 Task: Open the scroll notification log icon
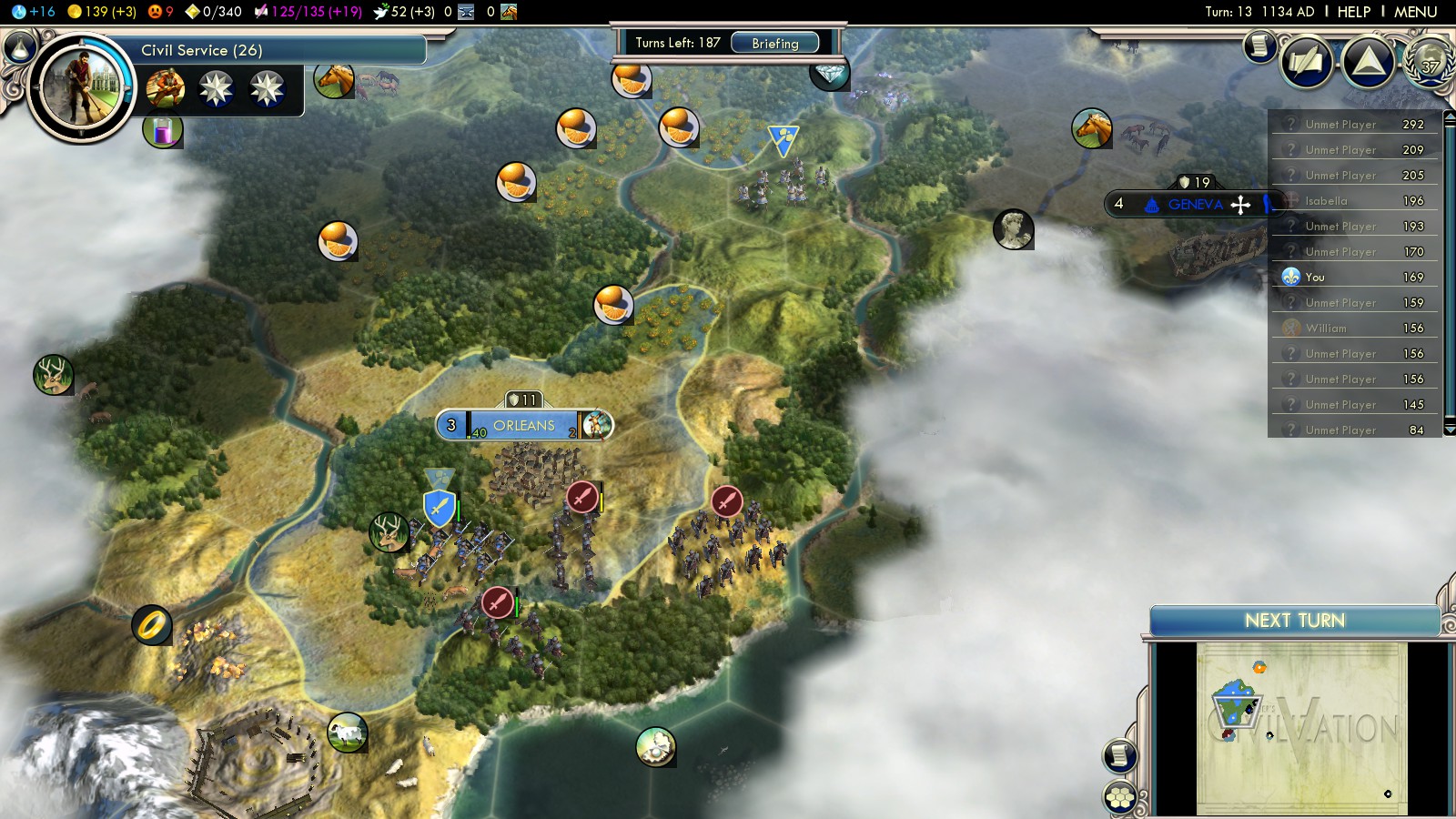click(x=1259, y=45)
